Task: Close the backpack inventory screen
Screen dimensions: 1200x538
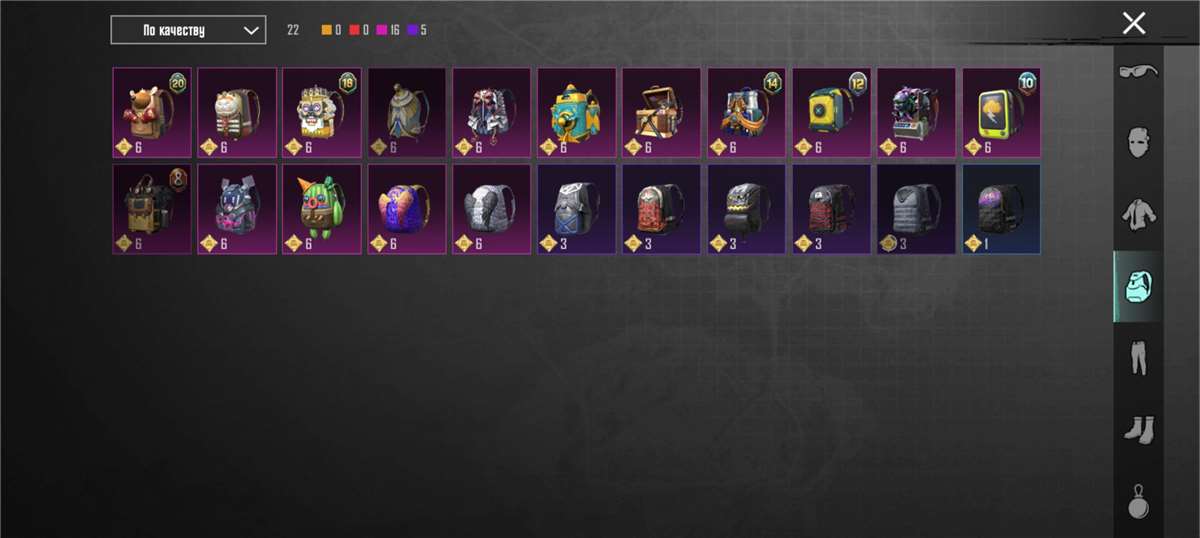Action: pos(1133,23)
